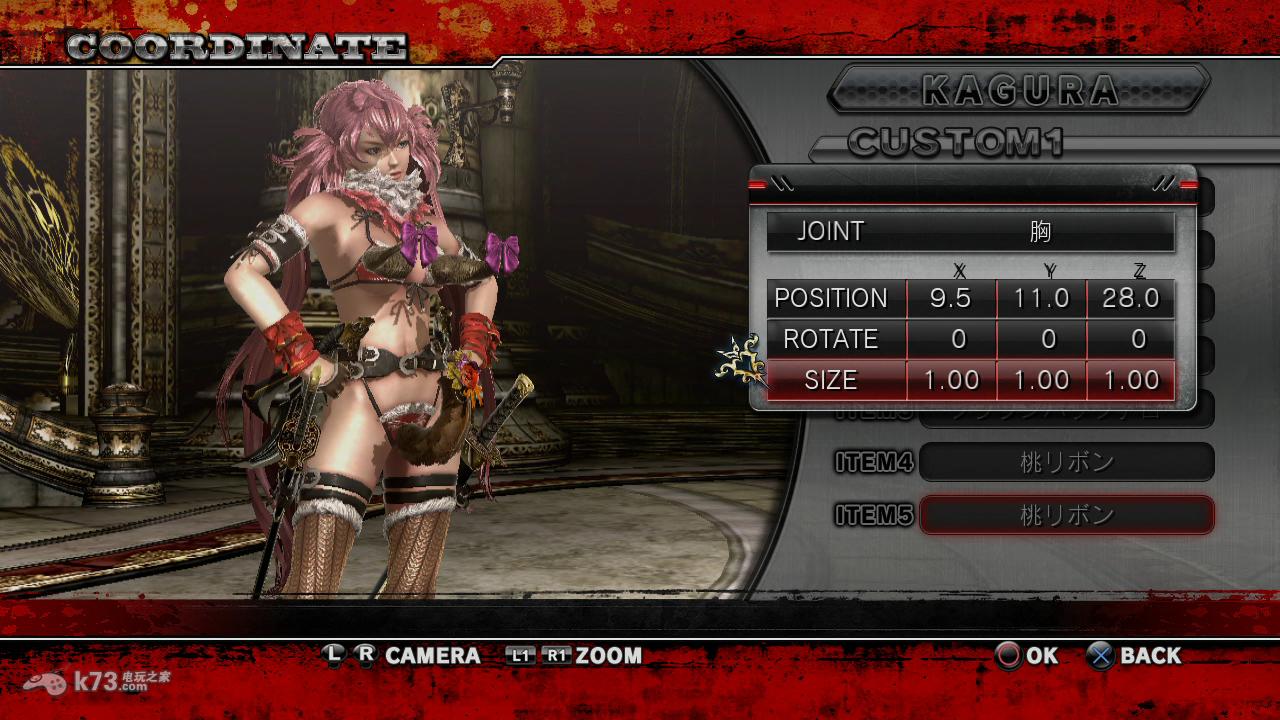Pick the SIZE Z value field
The width and height of the screenshot is (1280, 720).
(1130, 381)
